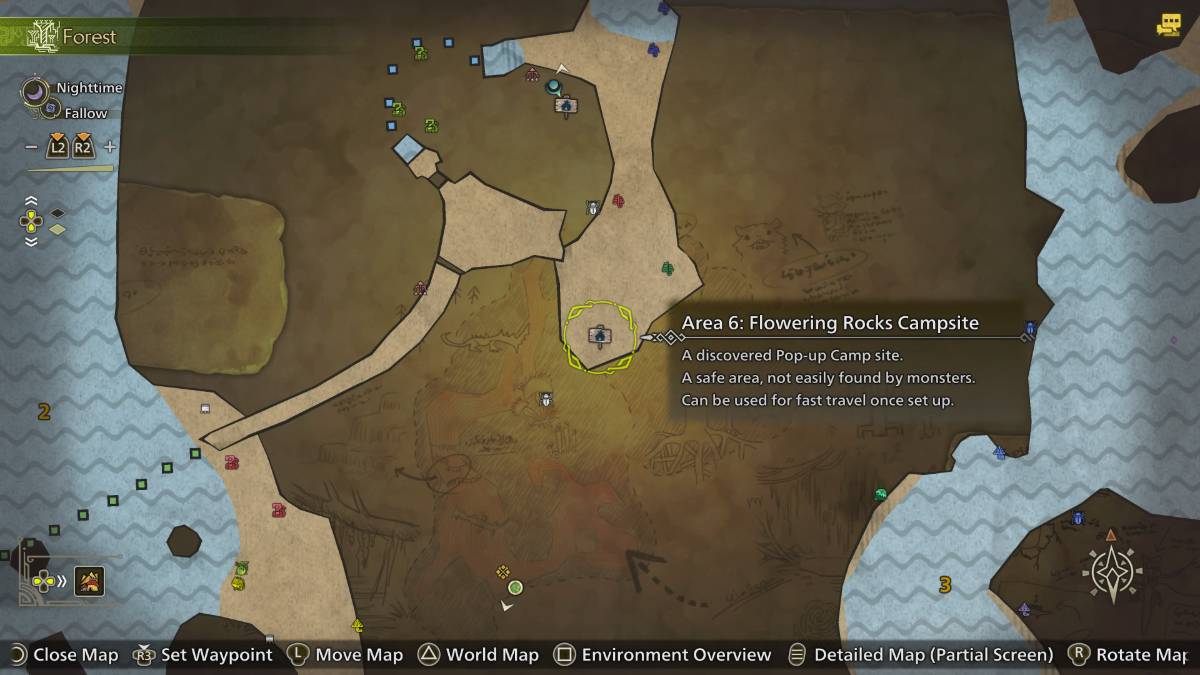This screenshot has height=675, width=1200.
Task: Click the Area 2 number label
Action: tap(43, 411)
